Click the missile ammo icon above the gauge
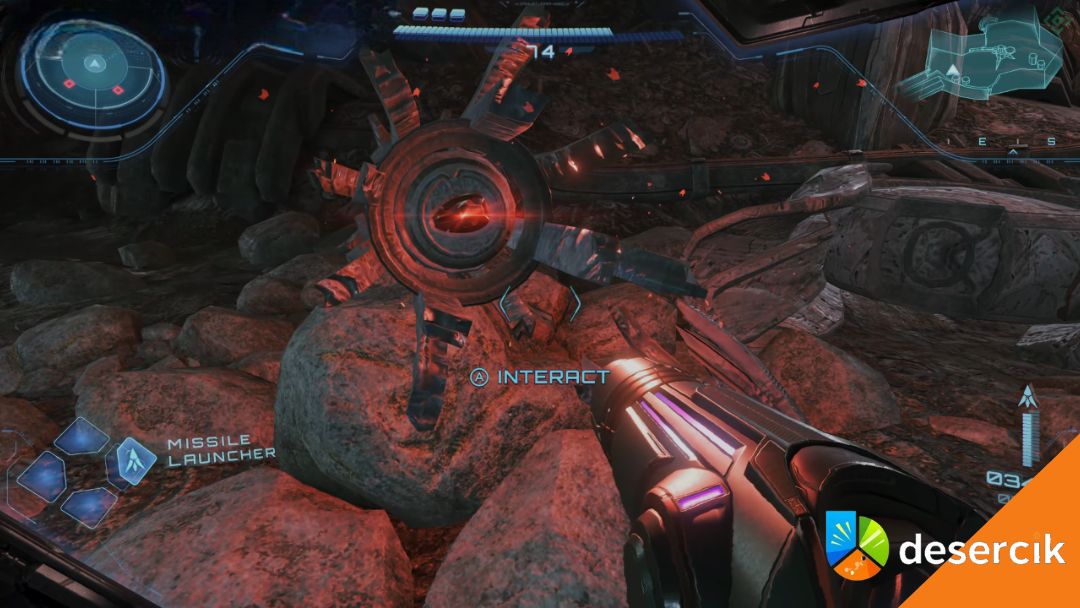This screenshot has height=608, width=1080. coord(1026,396)
